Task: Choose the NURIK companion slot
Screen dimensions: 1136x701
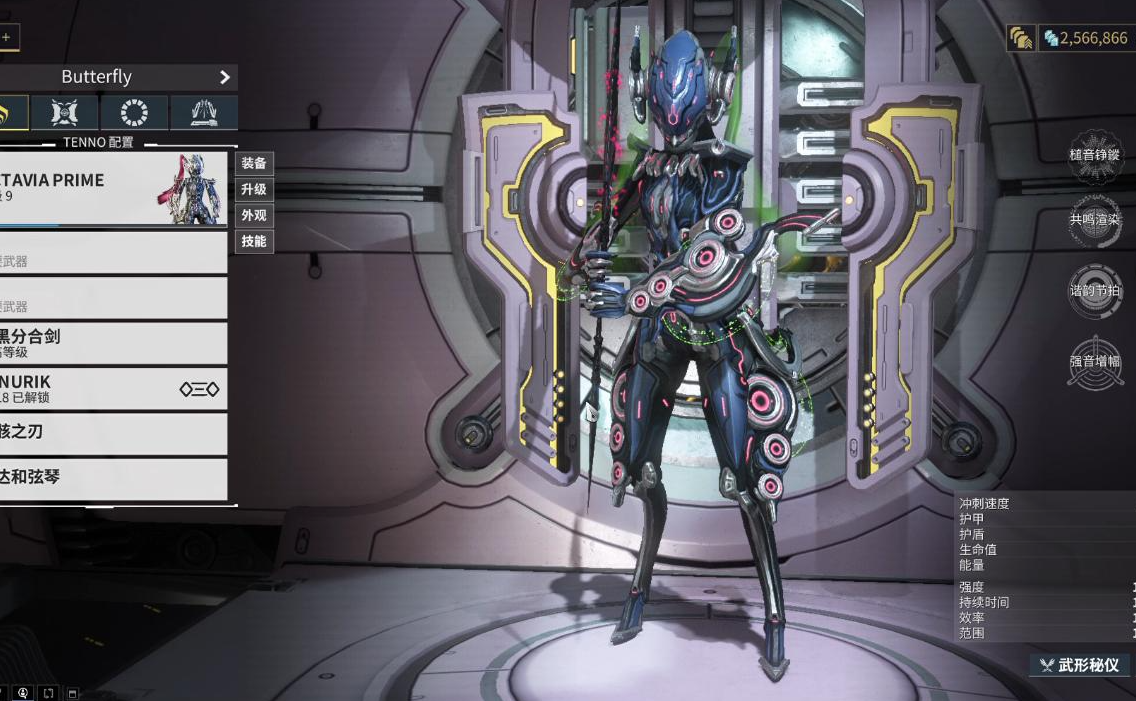Action: point(113,389)
